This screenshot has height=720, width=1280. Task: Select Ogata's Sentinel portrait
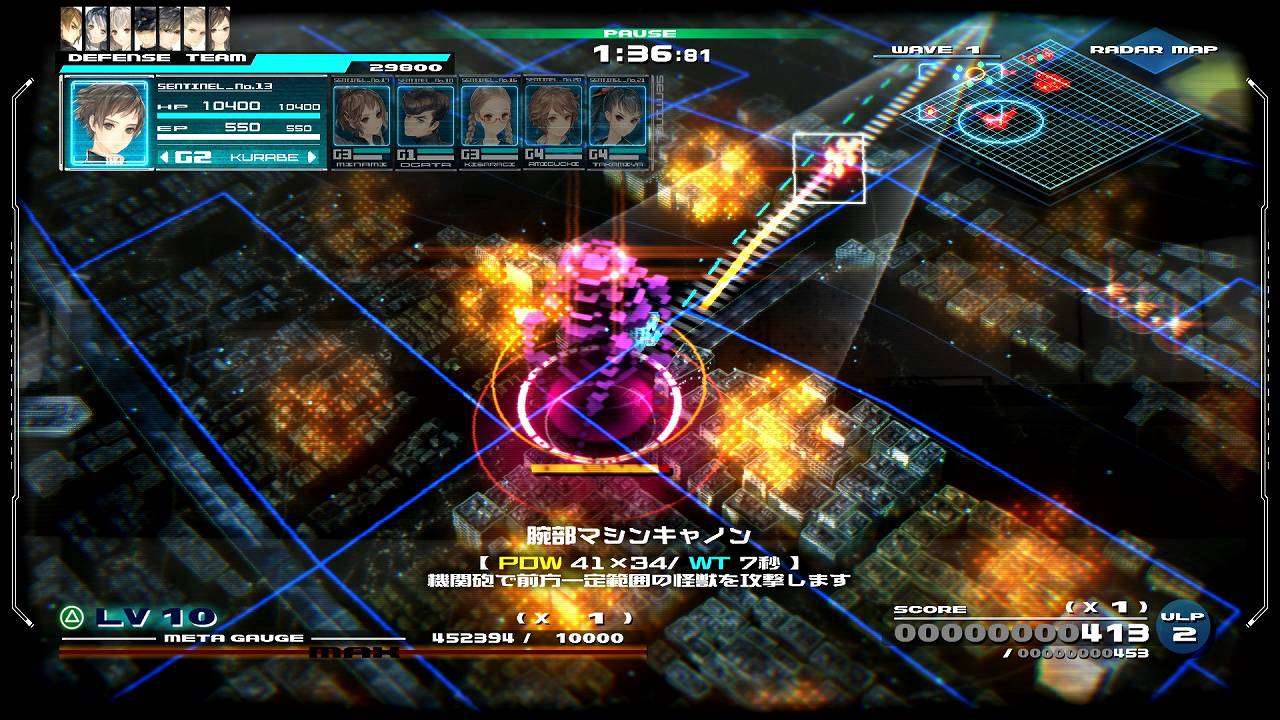(x=426, y=116)
